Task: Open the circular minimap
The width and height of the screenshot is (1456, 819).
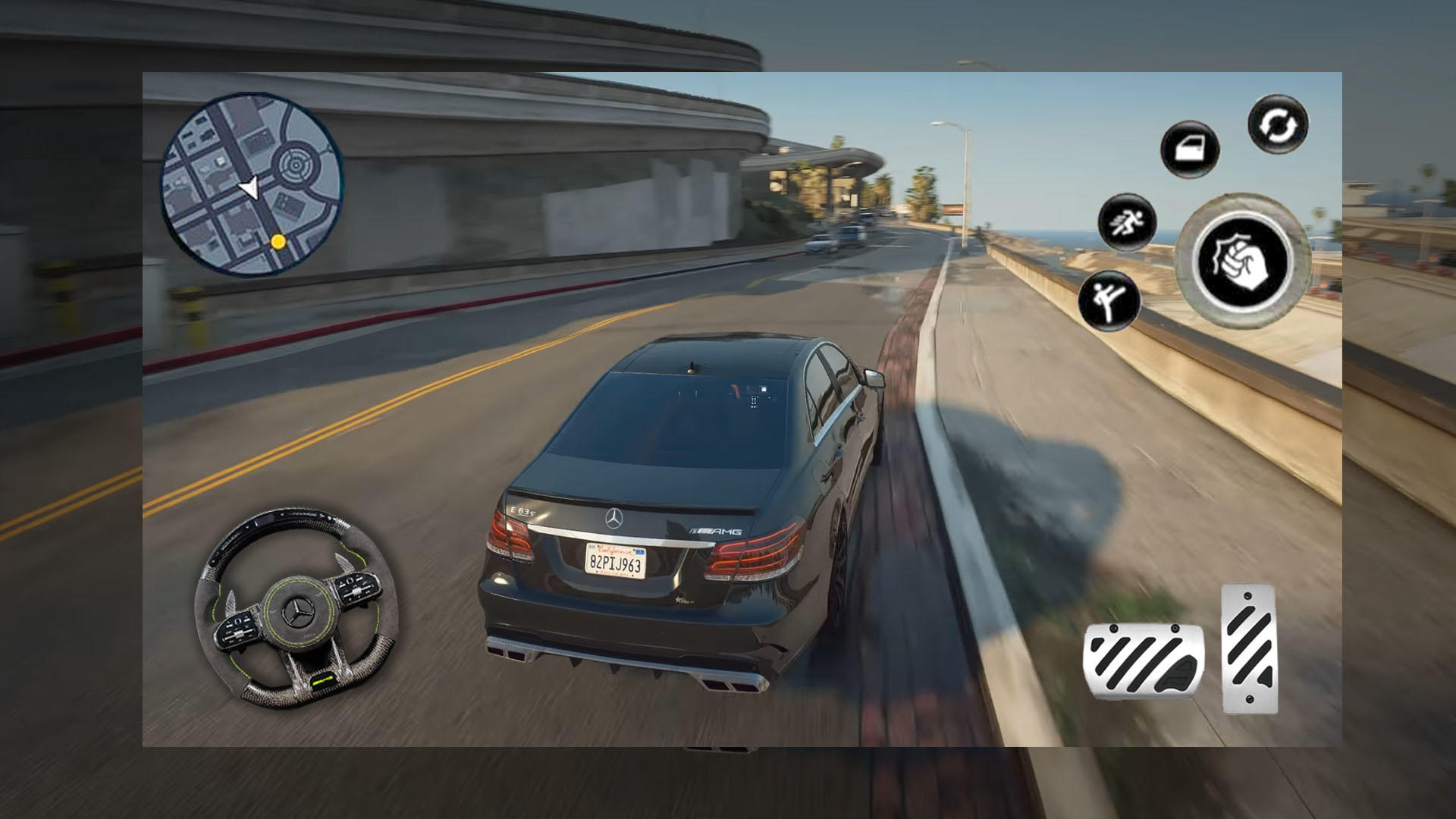Action: tap(251, 184)
